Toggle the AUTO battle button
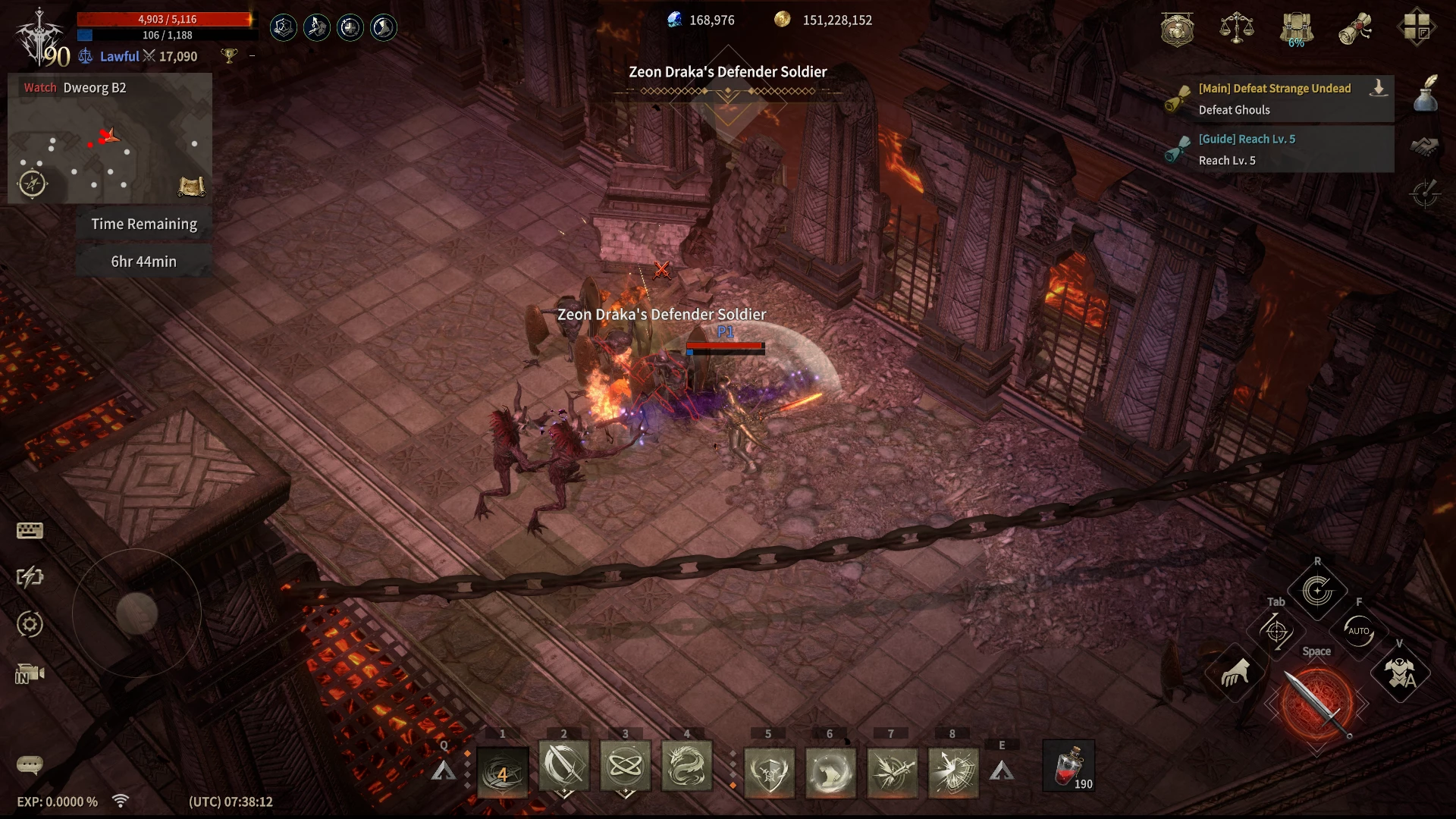 [x=1358, y=631]
